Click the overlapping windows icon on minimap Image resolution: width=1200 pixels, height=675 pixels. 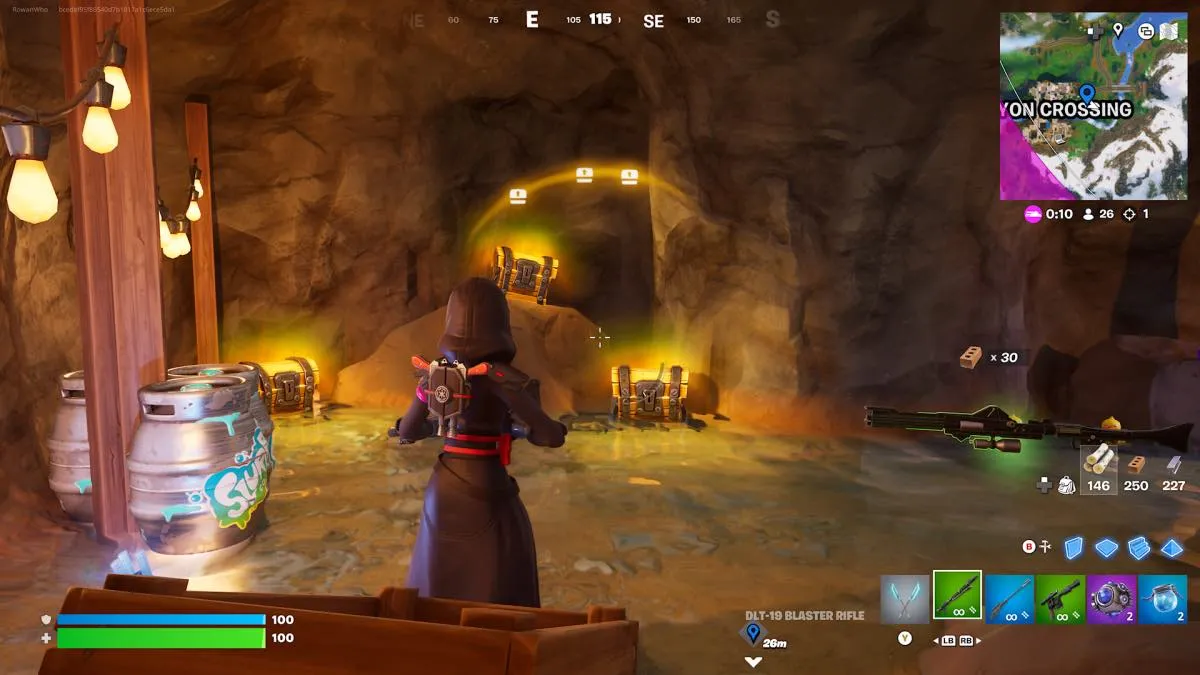[1145, 31]
